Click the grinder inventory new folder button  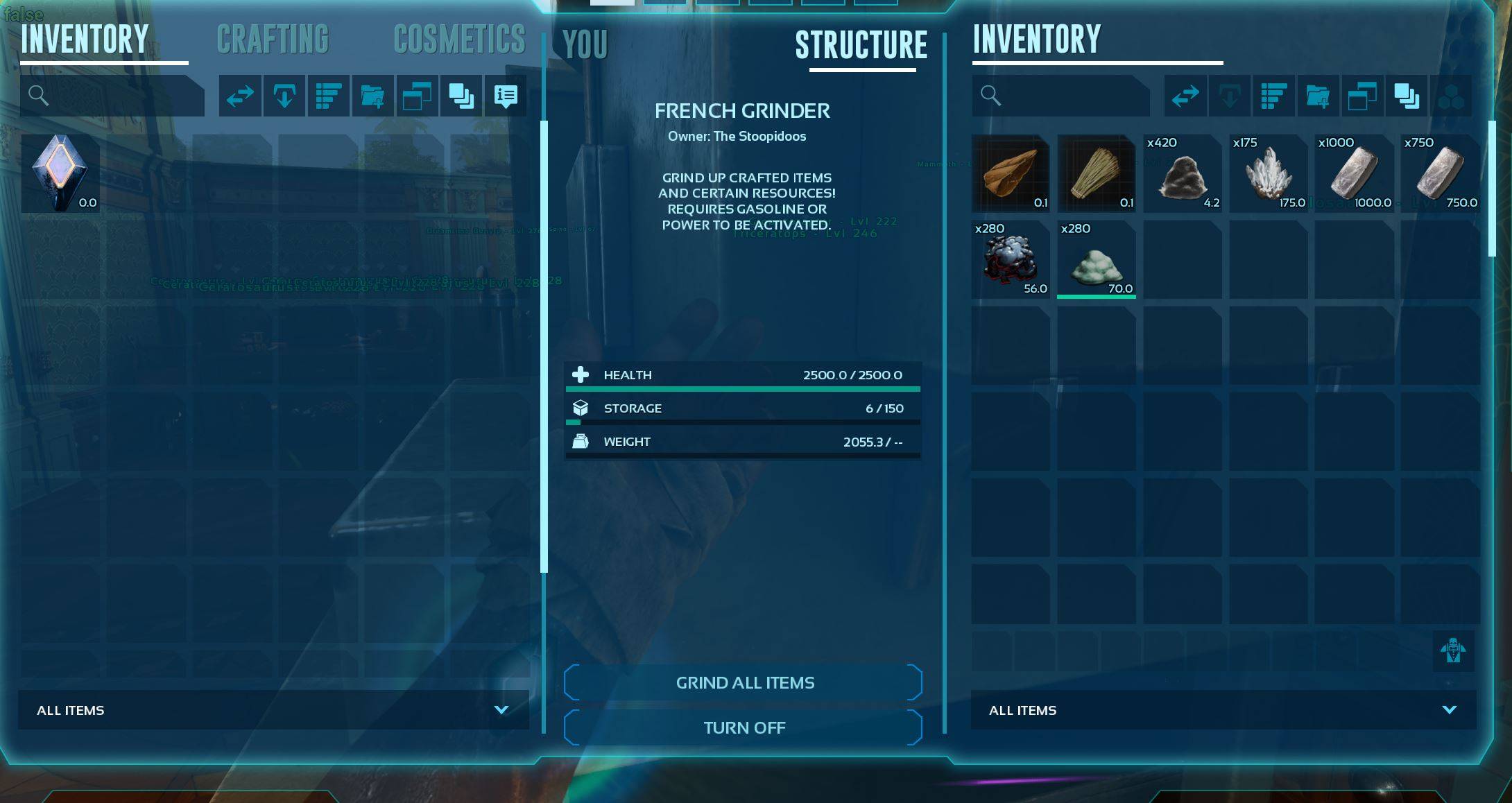[1318, 96]
